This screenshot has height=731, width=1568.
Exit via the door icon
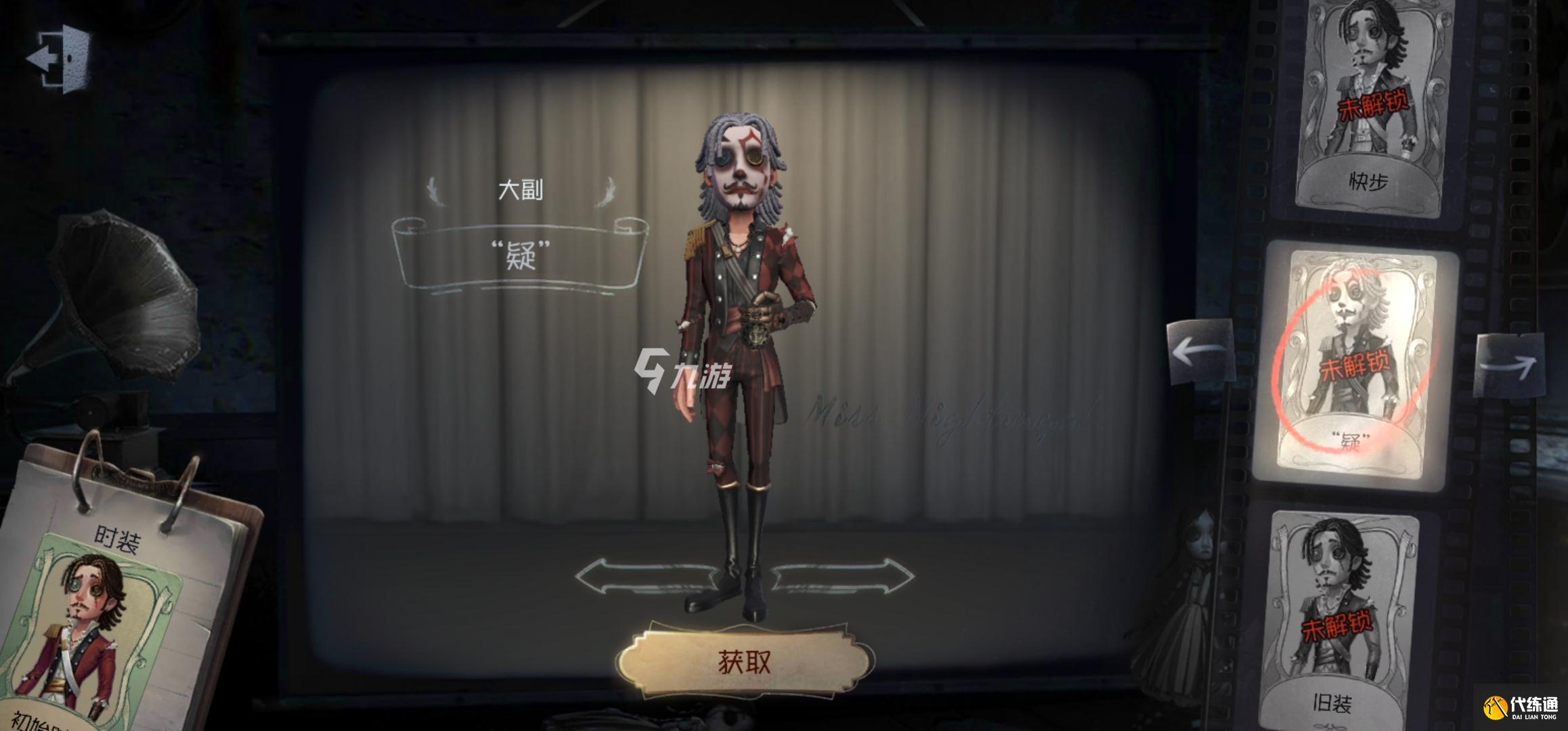[60, 58]
